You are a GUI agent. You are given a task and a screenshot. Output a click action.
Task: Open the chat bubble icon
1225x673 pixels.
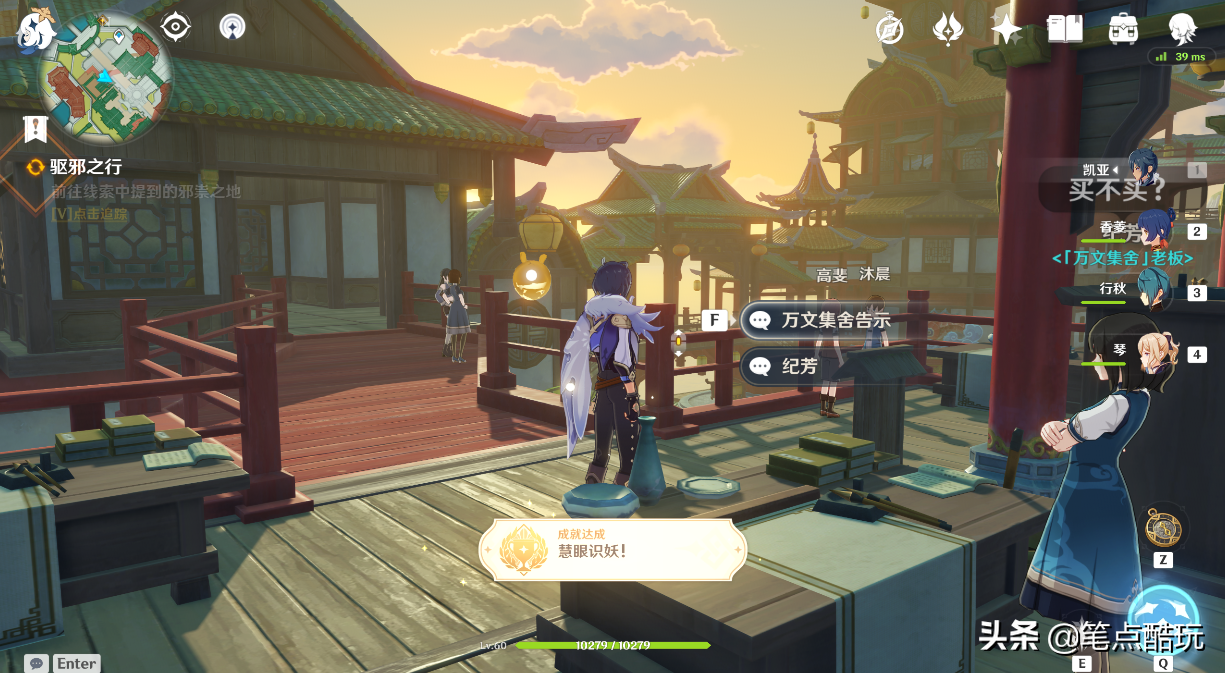37,663
